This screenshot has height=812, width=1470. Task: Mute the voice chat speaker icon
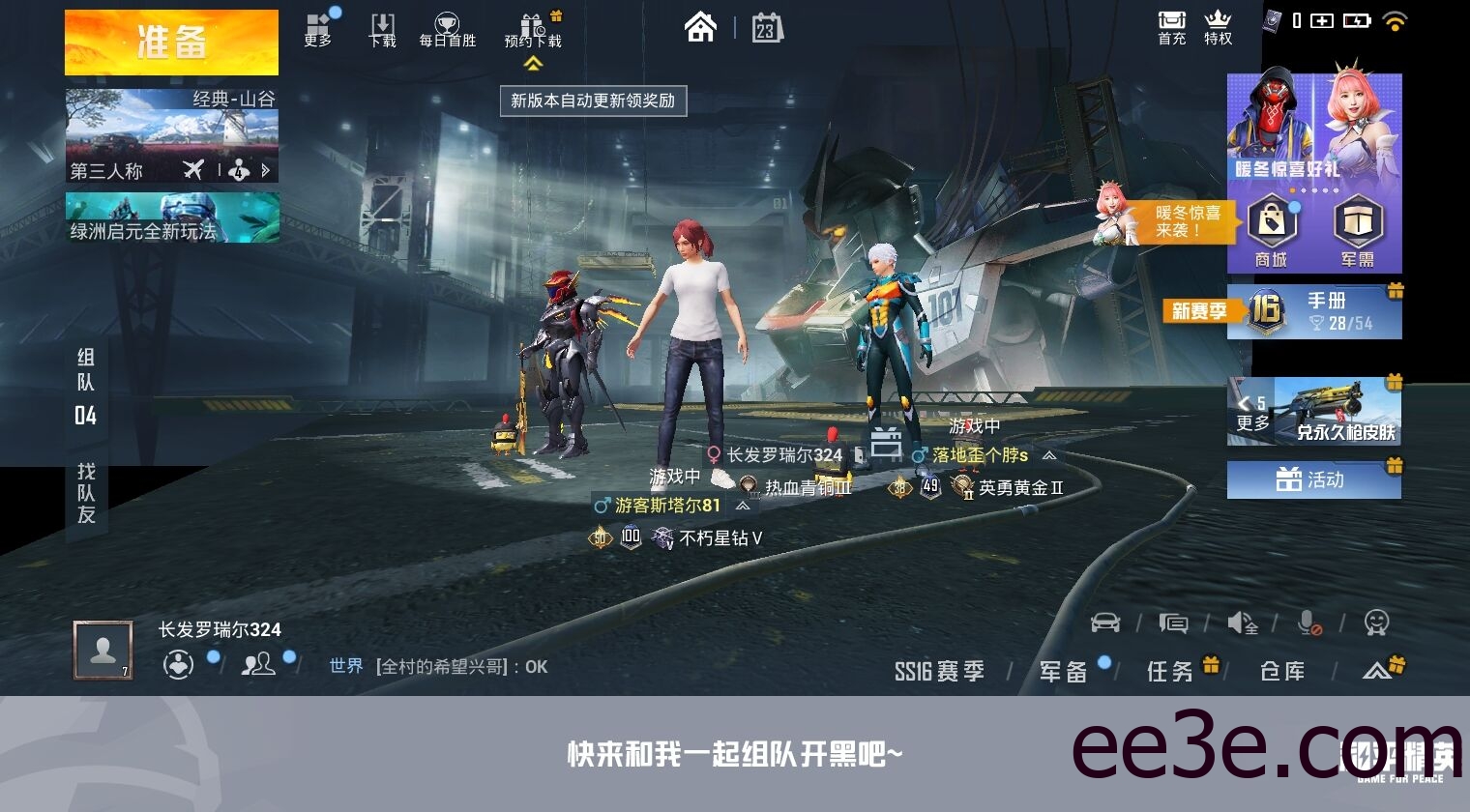pos(1242,623)
